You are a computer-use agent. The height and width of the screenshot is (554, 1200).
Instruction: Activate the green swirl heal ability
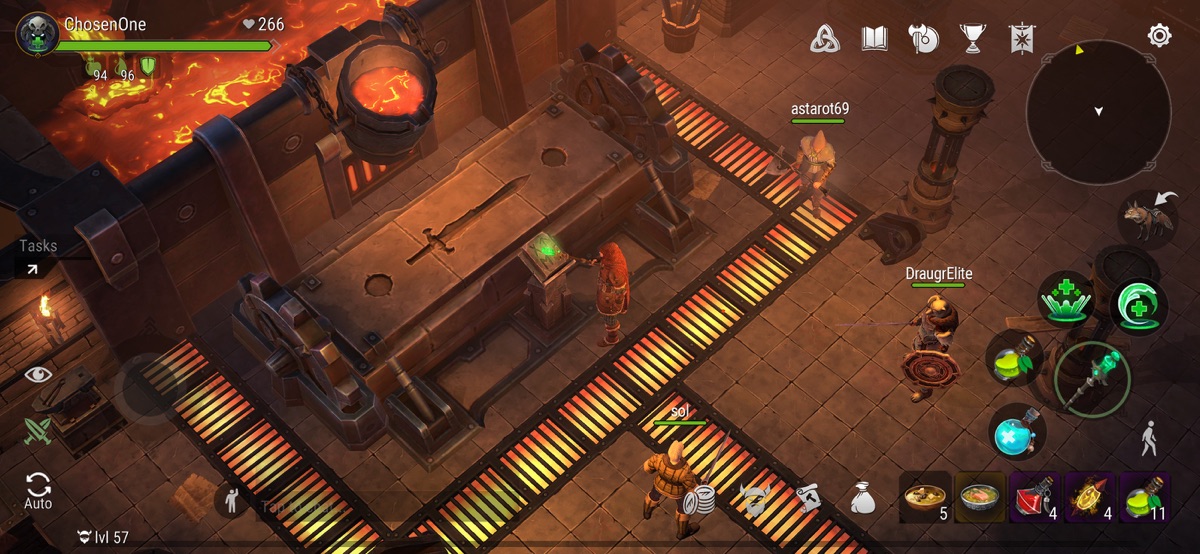click(x=1139, y=307)
